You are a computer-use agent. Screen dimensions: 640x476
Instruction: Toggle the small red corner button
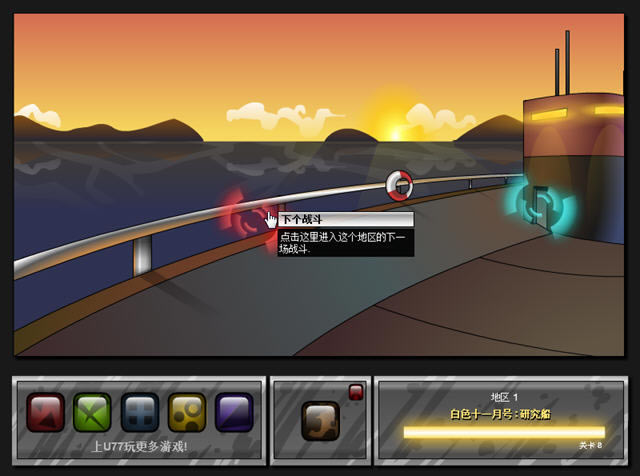click(x=355, y=391)
